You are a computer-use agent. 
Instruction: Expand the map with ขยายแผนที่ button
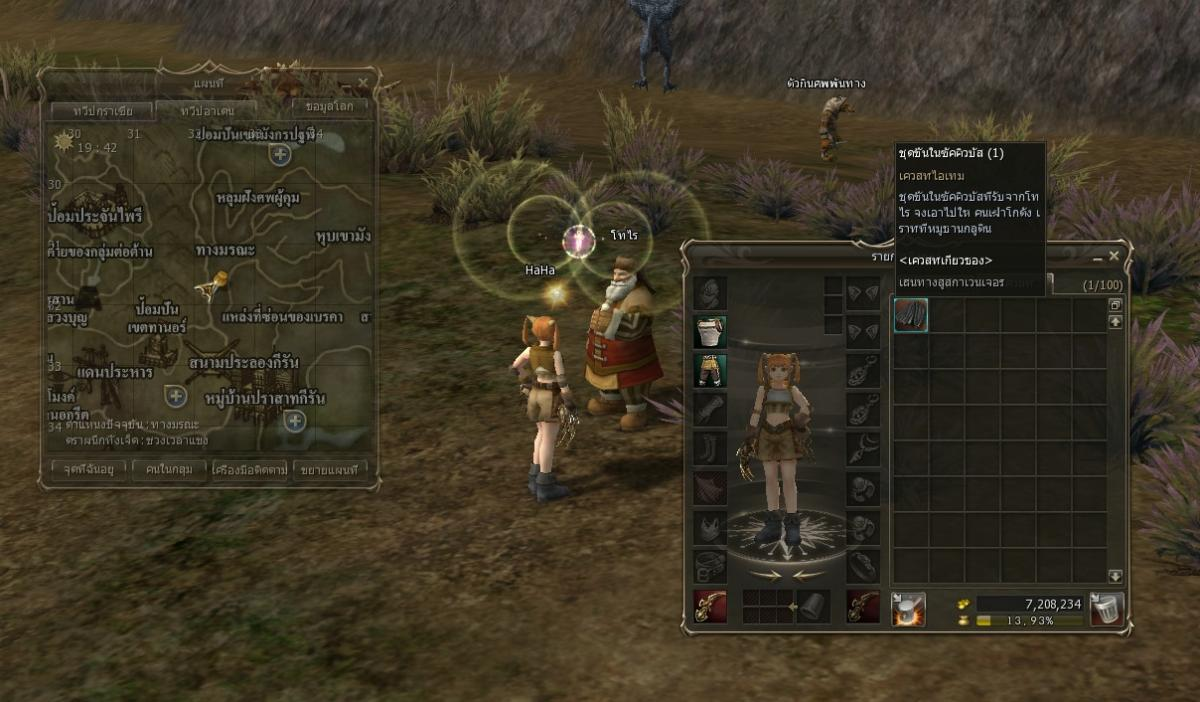point(330,468)
